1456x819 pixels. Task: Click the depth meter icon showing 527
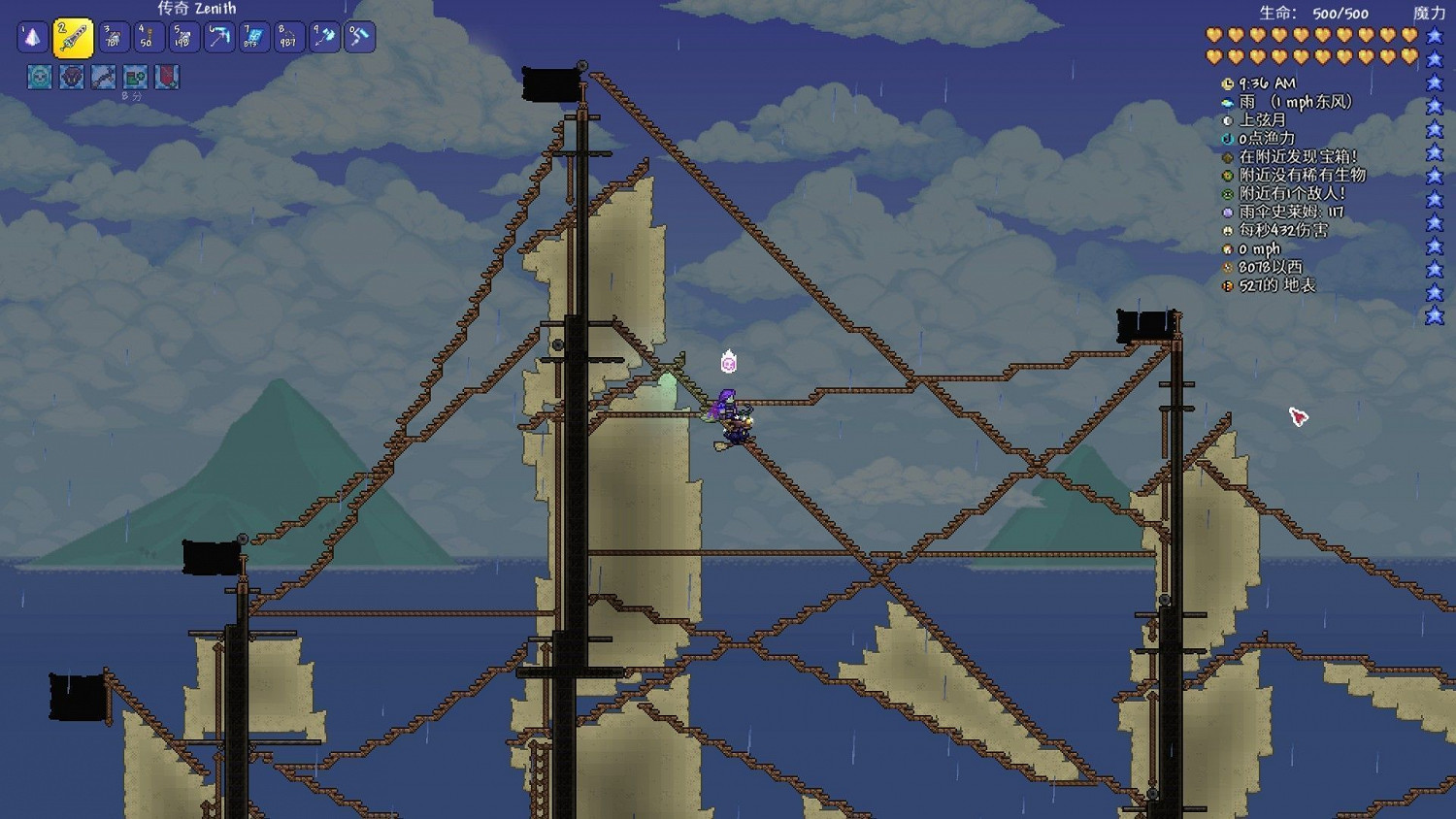pos(1227,286)
